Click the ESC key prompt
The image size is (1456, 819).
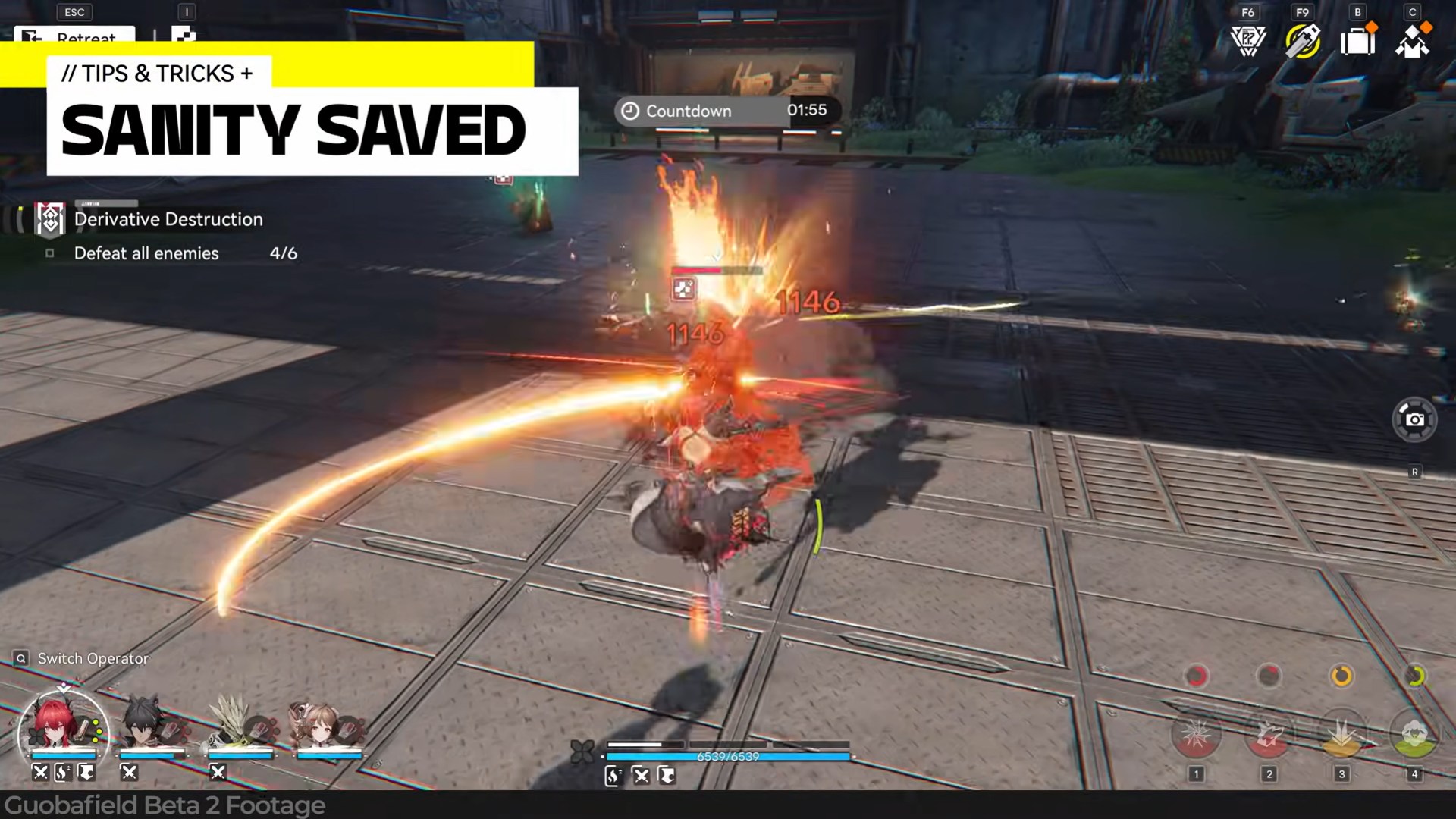(74, 12)
